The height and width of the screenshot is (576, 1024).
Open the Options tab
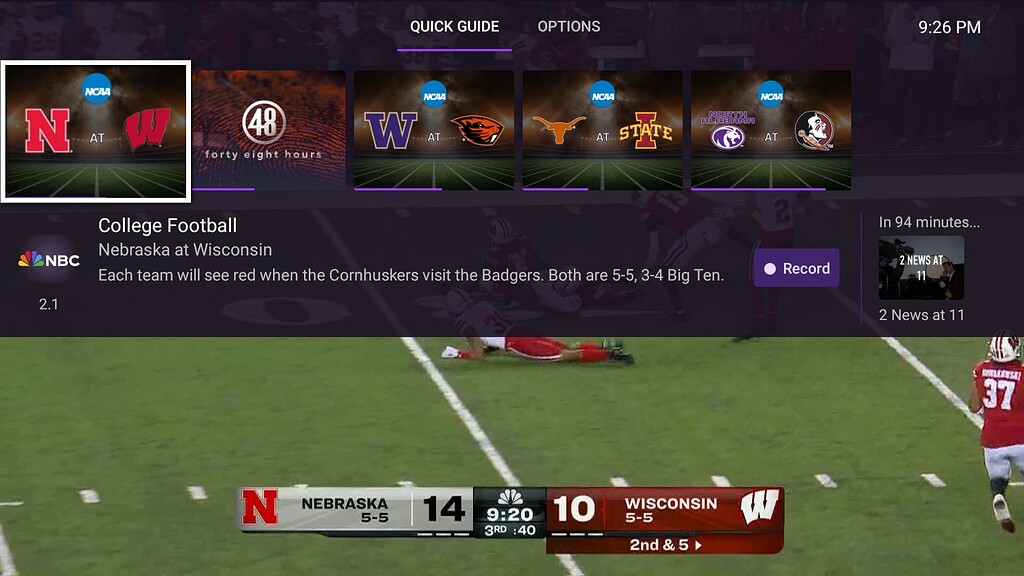click(x=569, y=27)
